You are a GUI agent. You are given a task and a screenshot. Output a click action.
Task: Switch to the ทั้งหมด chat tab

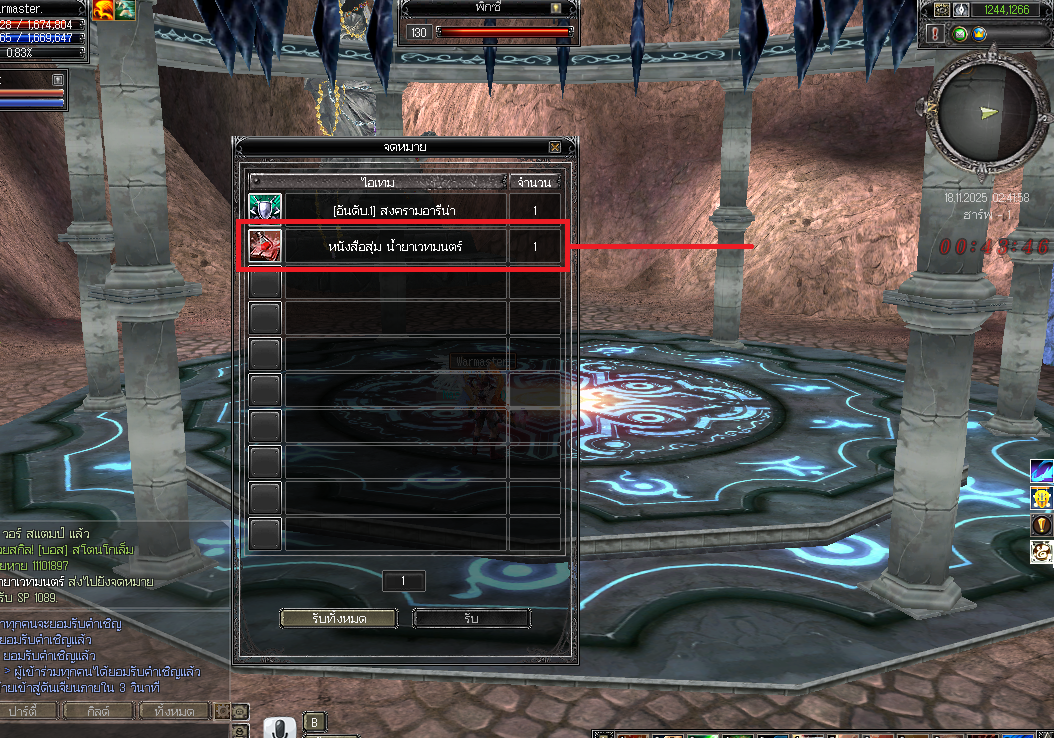tap(174, 711)
